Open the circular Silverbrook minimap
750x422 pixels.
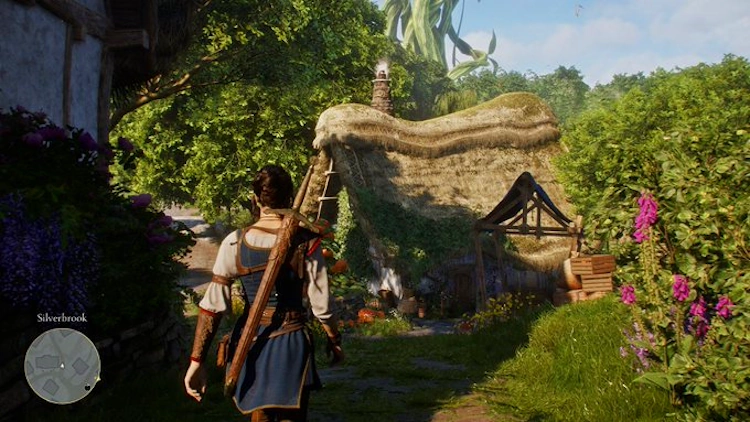pos(62,365)
